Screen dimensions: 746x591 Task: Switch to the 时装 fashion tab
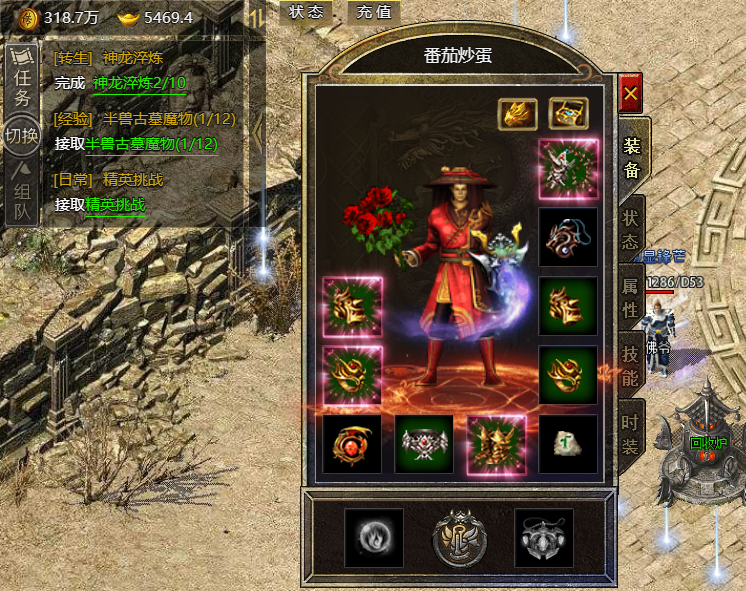point(630,435)
